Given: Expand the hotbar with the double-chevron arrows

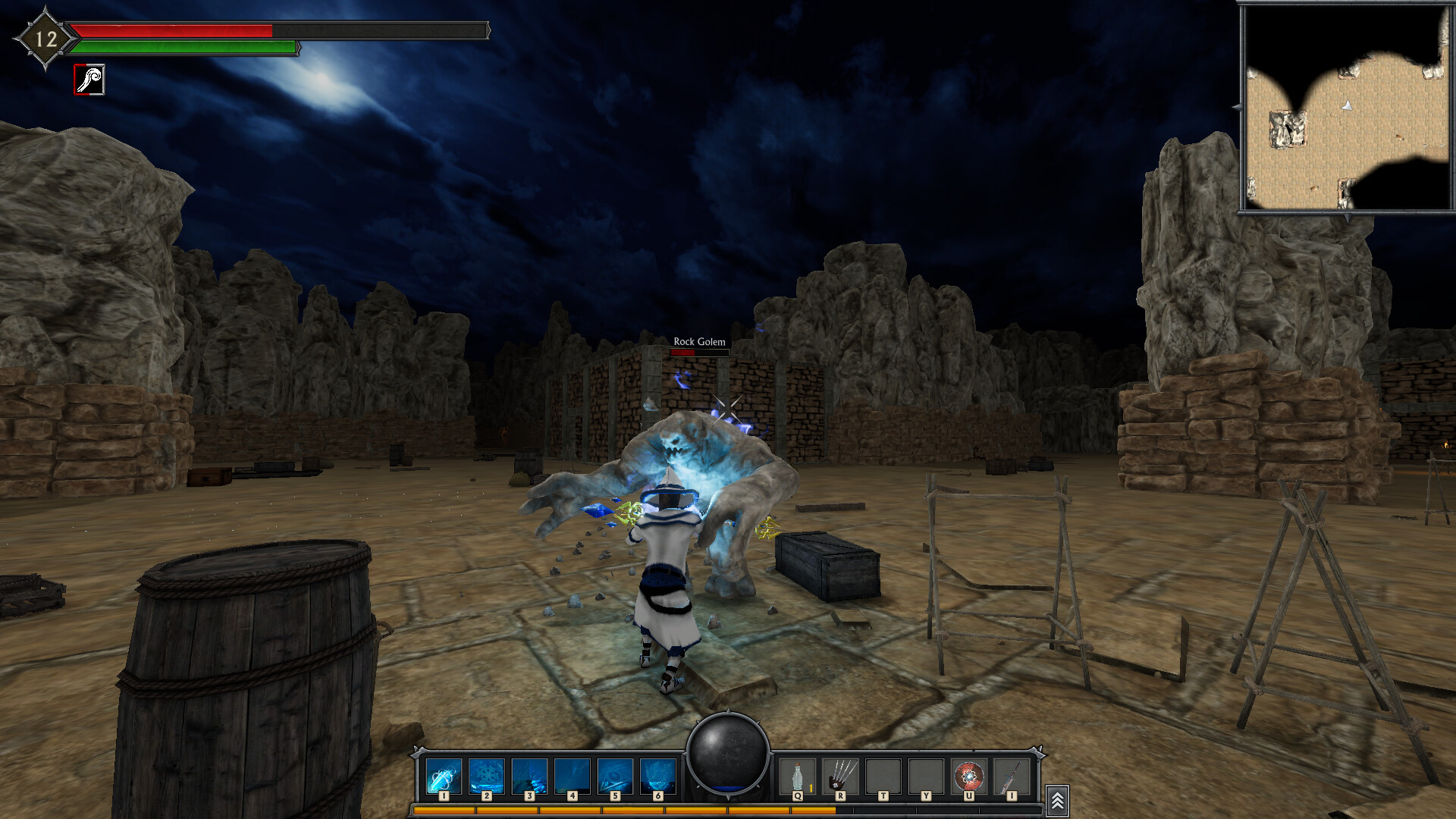Looking at the screenshot, I should pyautogui.click(x=1056, y=797).
